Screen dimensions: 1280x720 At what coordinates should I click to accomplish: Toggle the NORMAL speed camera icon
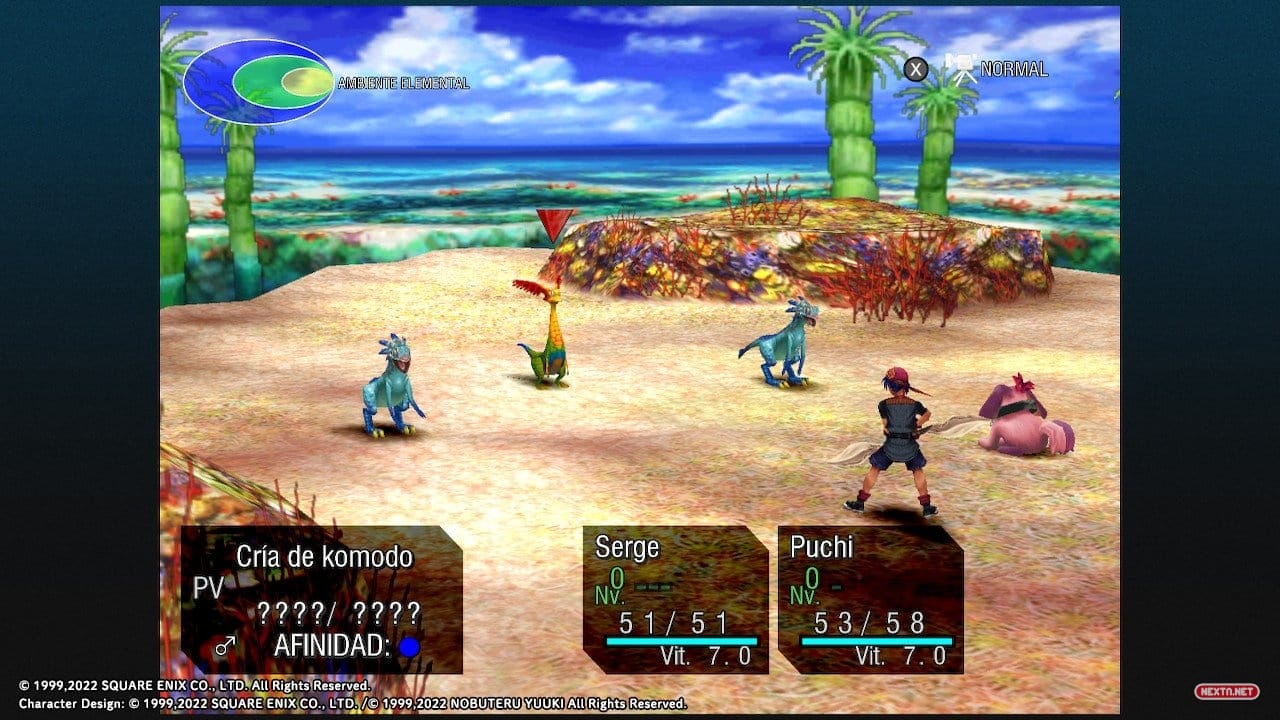[962, 68]
